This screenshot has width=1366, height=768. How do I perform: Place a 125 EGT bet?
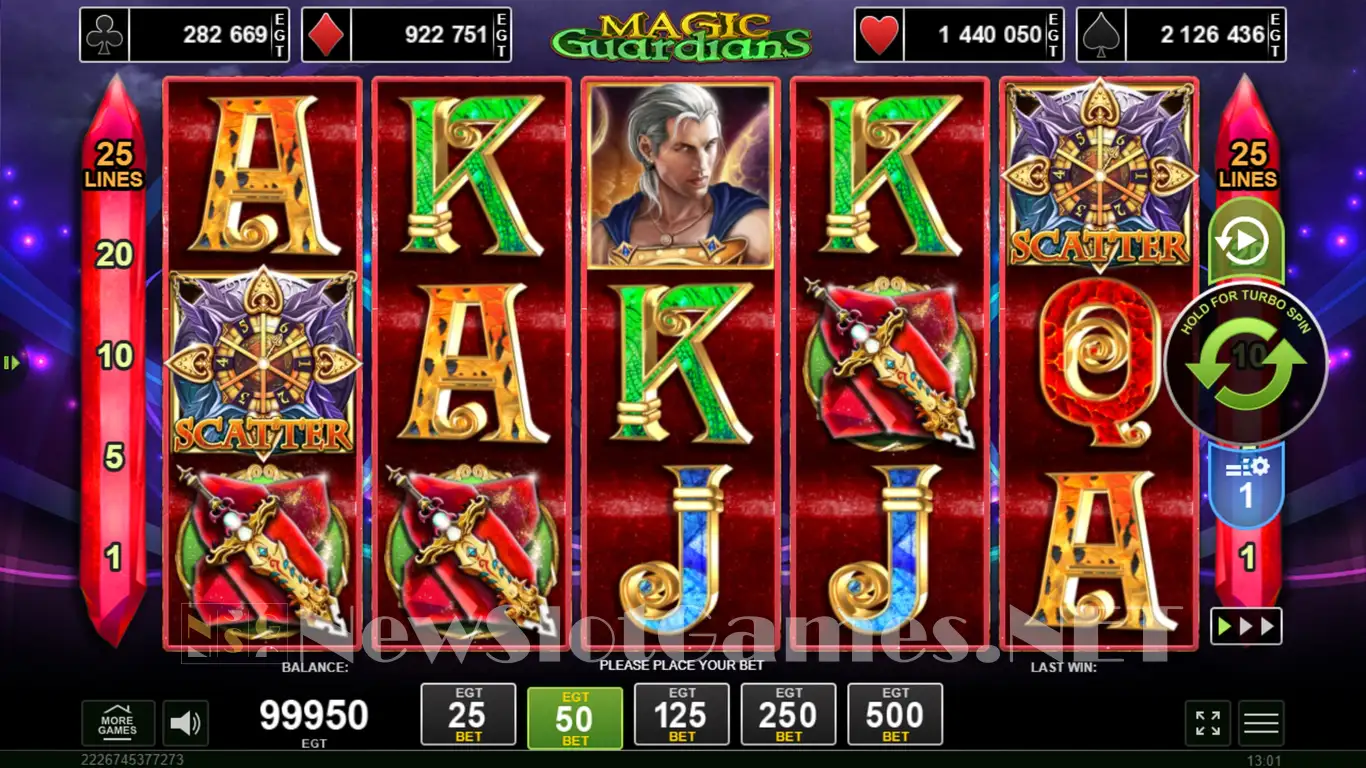(682, 714)
